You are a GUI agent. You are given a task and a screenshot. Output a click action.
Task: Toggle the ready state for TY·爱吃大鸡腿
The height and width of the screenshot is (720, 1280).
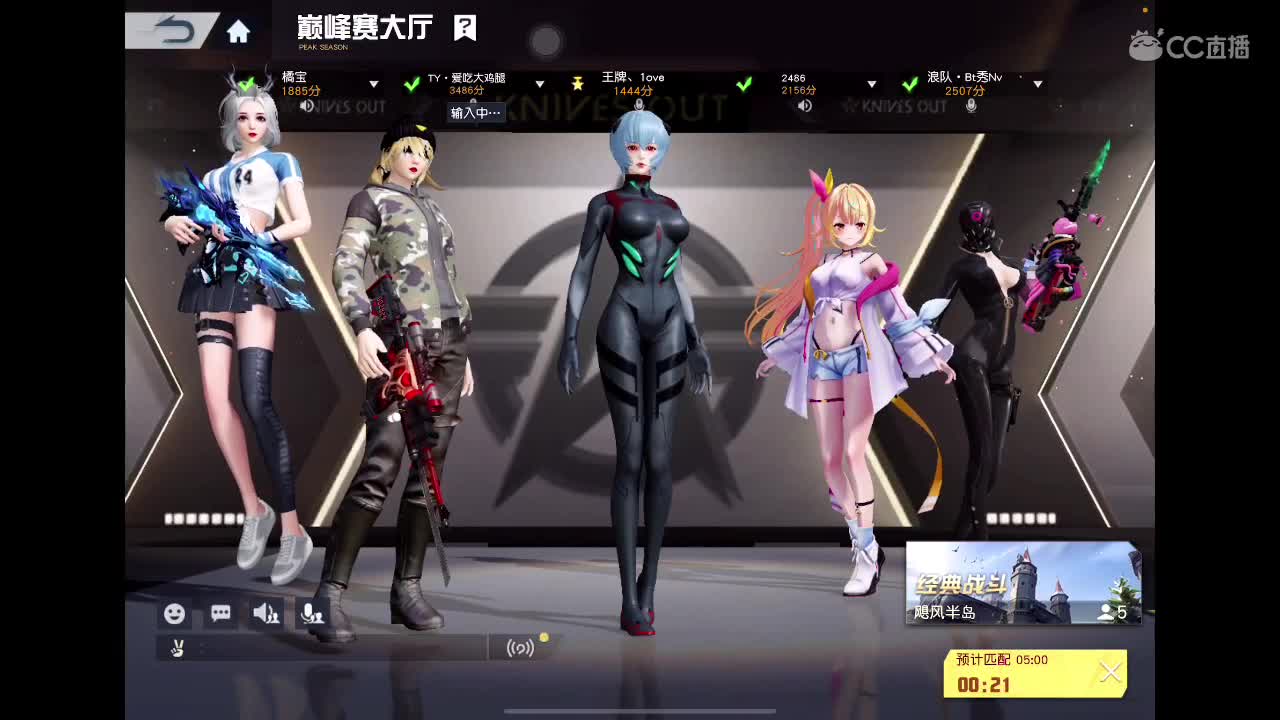(412, 85)
